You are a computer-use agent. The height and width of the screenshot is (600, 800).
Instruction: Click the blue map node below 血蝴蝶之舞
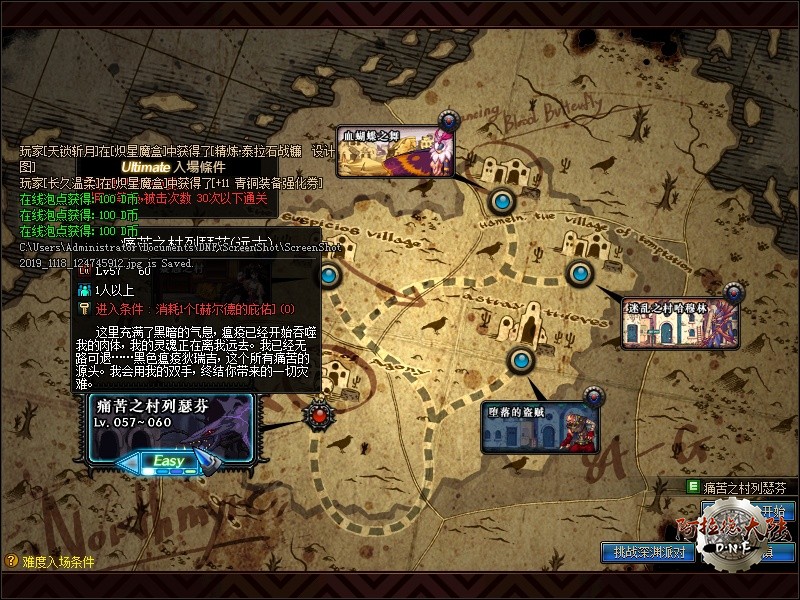501,201
